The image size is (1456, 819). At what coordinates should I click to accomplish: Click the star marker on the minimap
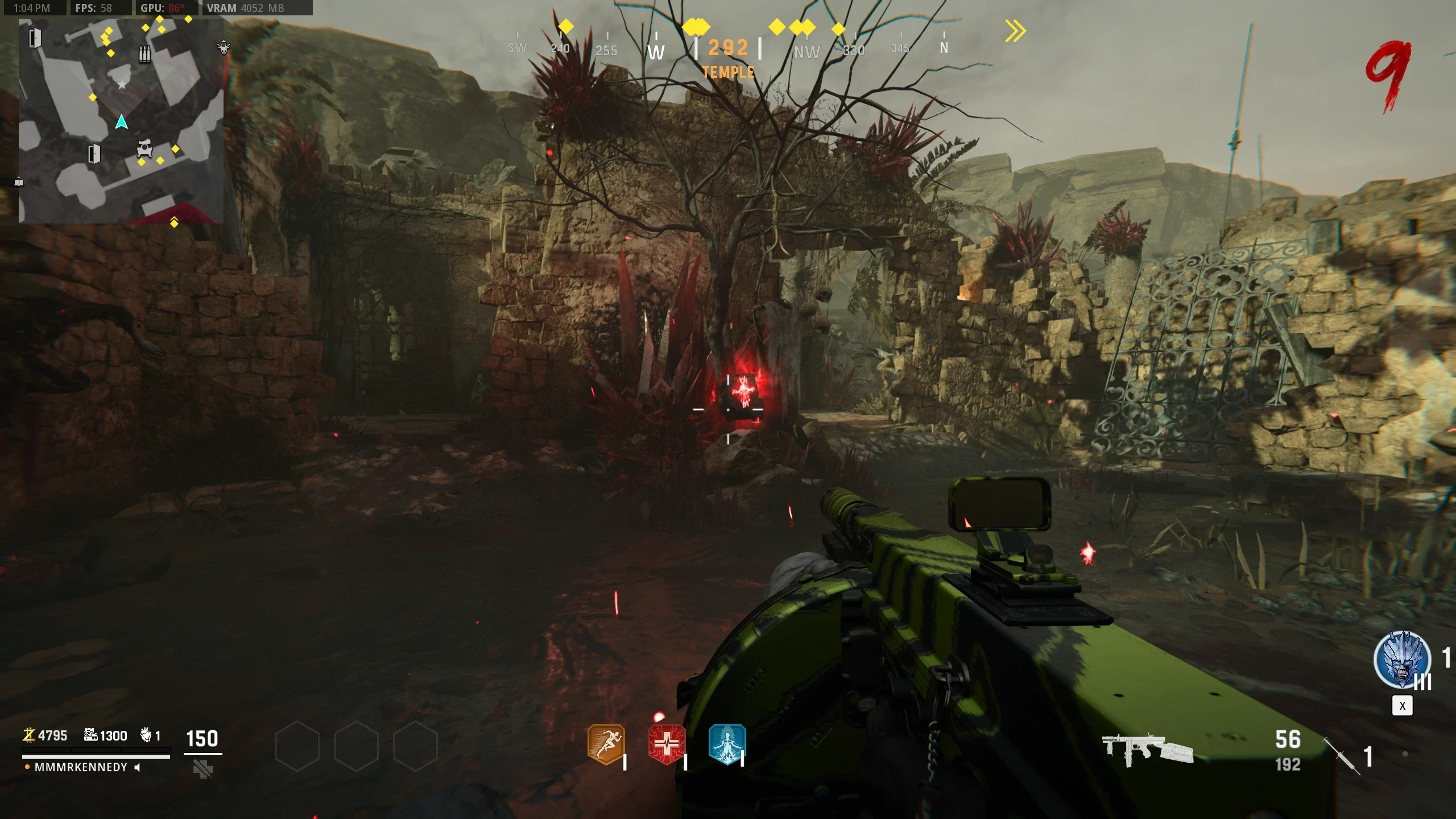(x=122, y=85)
